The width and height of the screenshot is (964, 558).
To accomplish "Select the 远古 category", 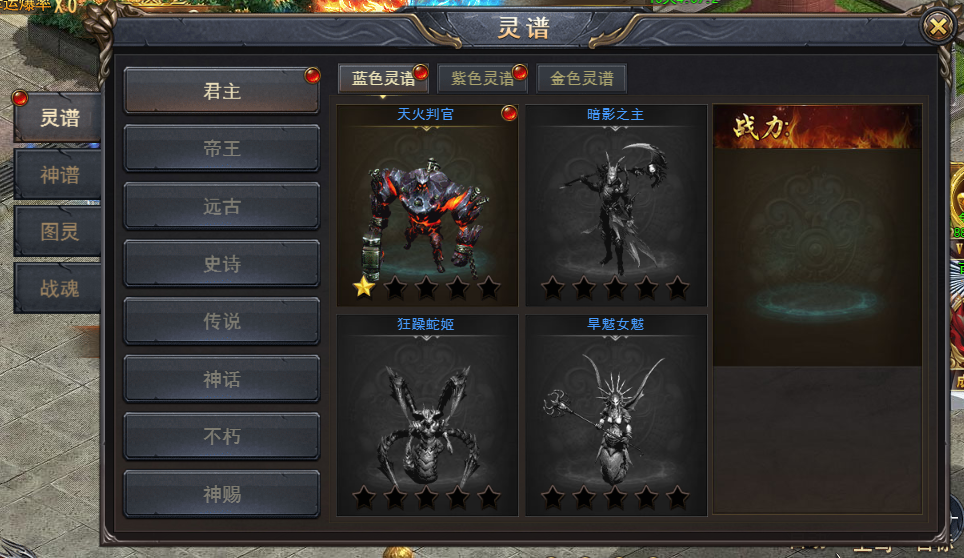I will (222, 207).
